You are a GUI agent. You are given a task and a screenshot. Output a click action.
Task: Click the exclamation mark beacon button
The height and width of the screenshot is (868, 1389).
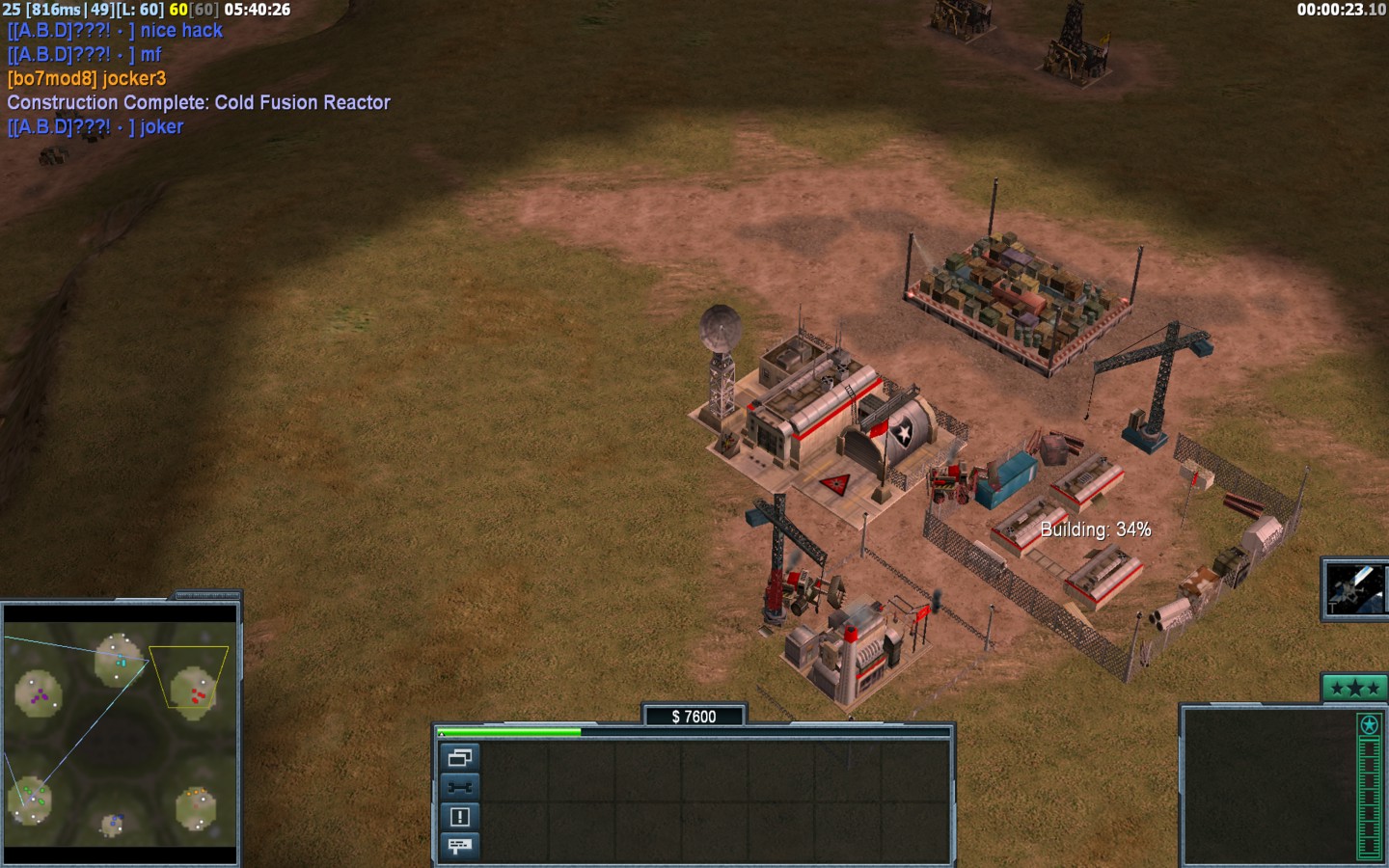460,817
